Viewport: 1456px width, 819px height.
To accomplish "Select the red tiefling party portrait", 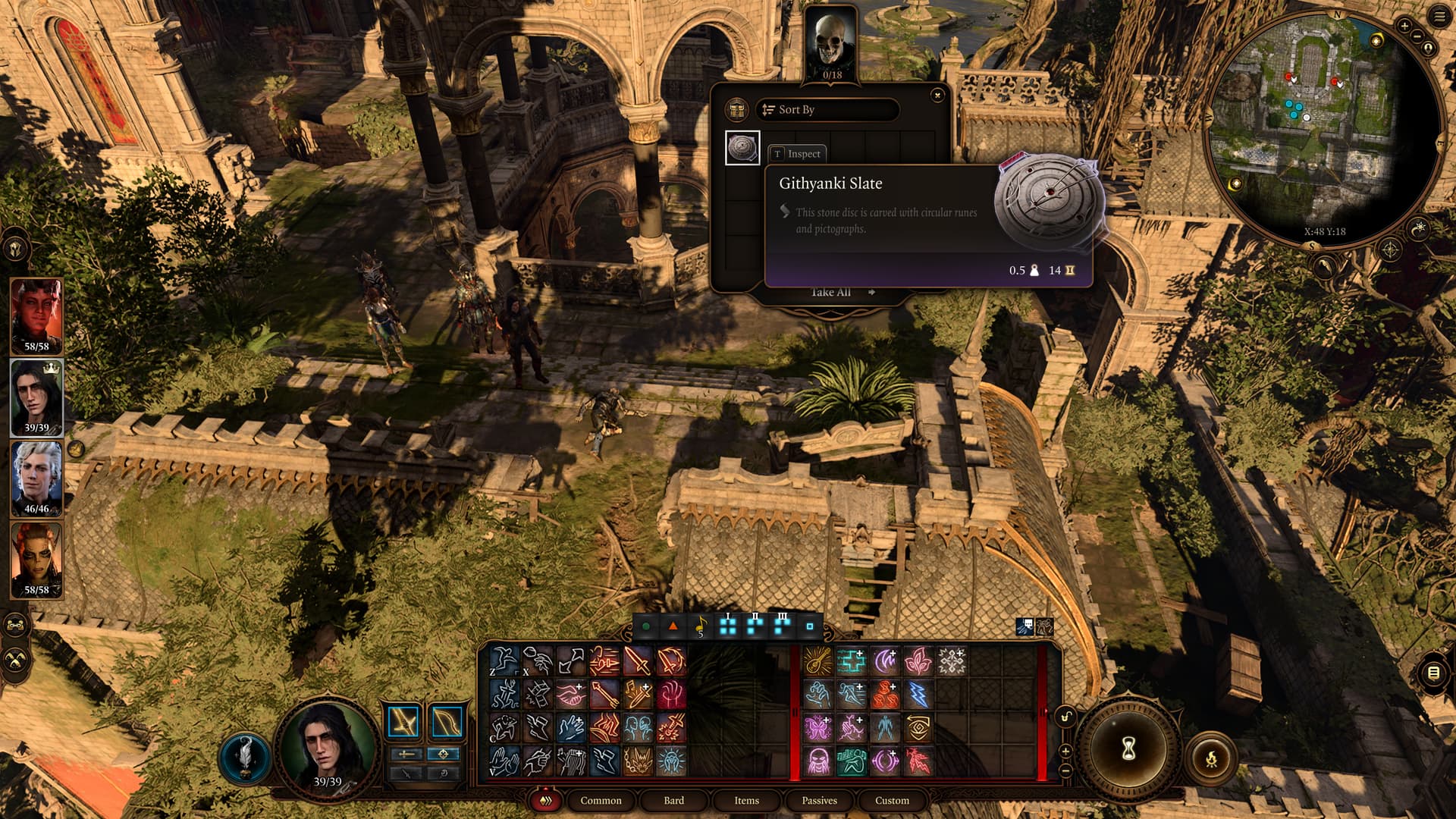I will 36,312.
